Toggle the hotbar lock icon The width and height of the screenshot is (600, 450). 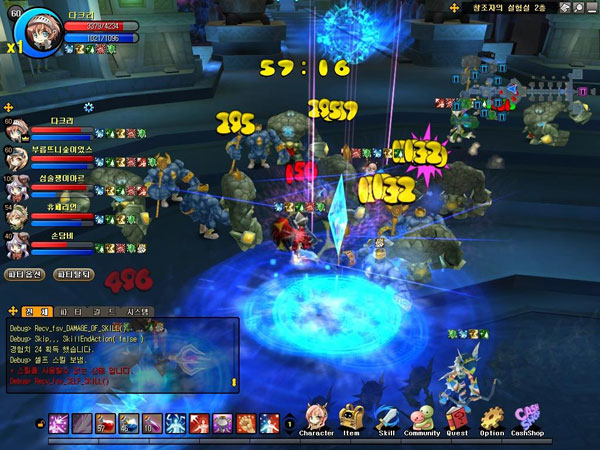tap(40, 424)
